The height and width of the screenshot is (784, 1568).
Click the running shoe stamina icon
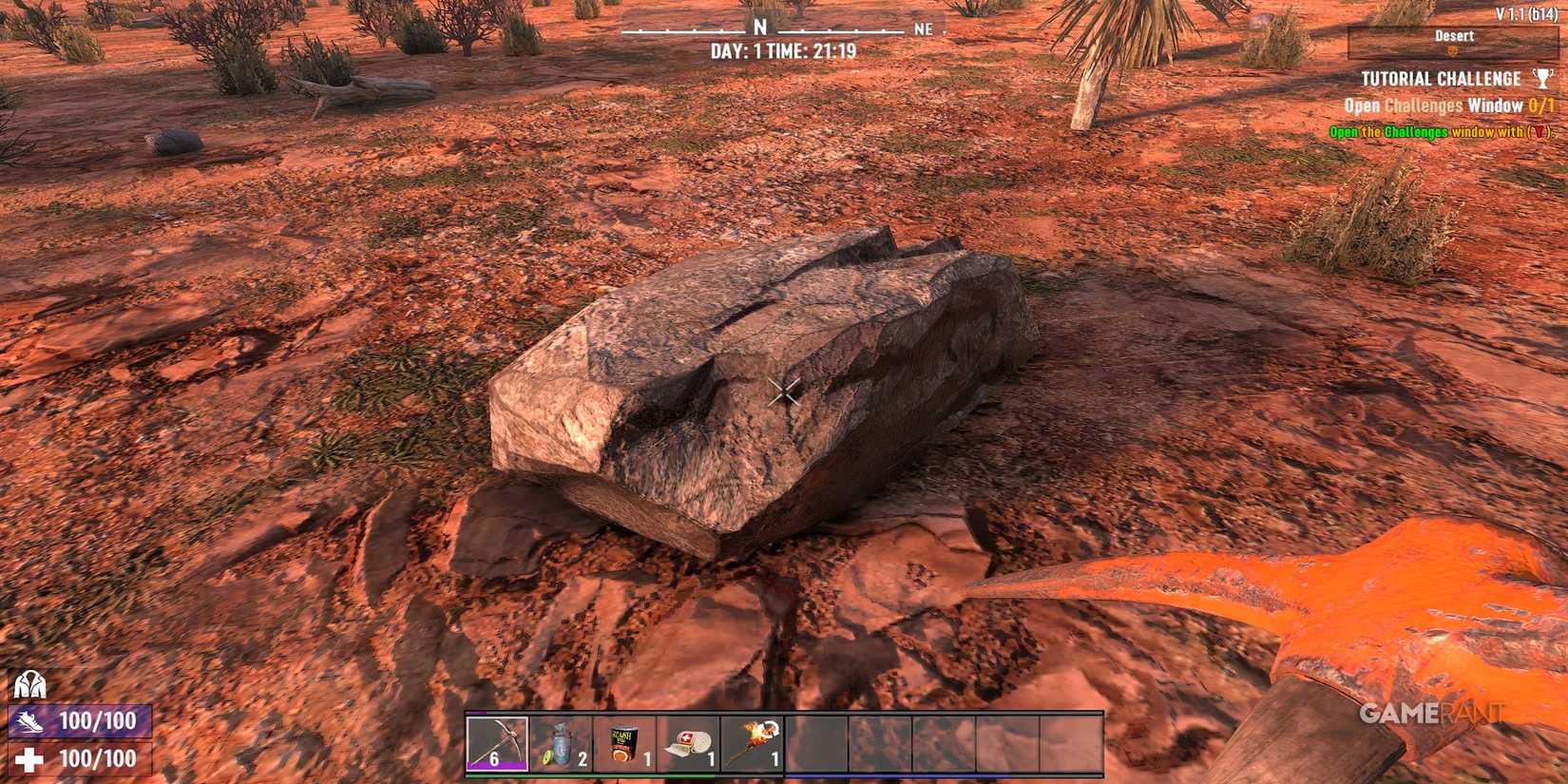coord(29,722)
